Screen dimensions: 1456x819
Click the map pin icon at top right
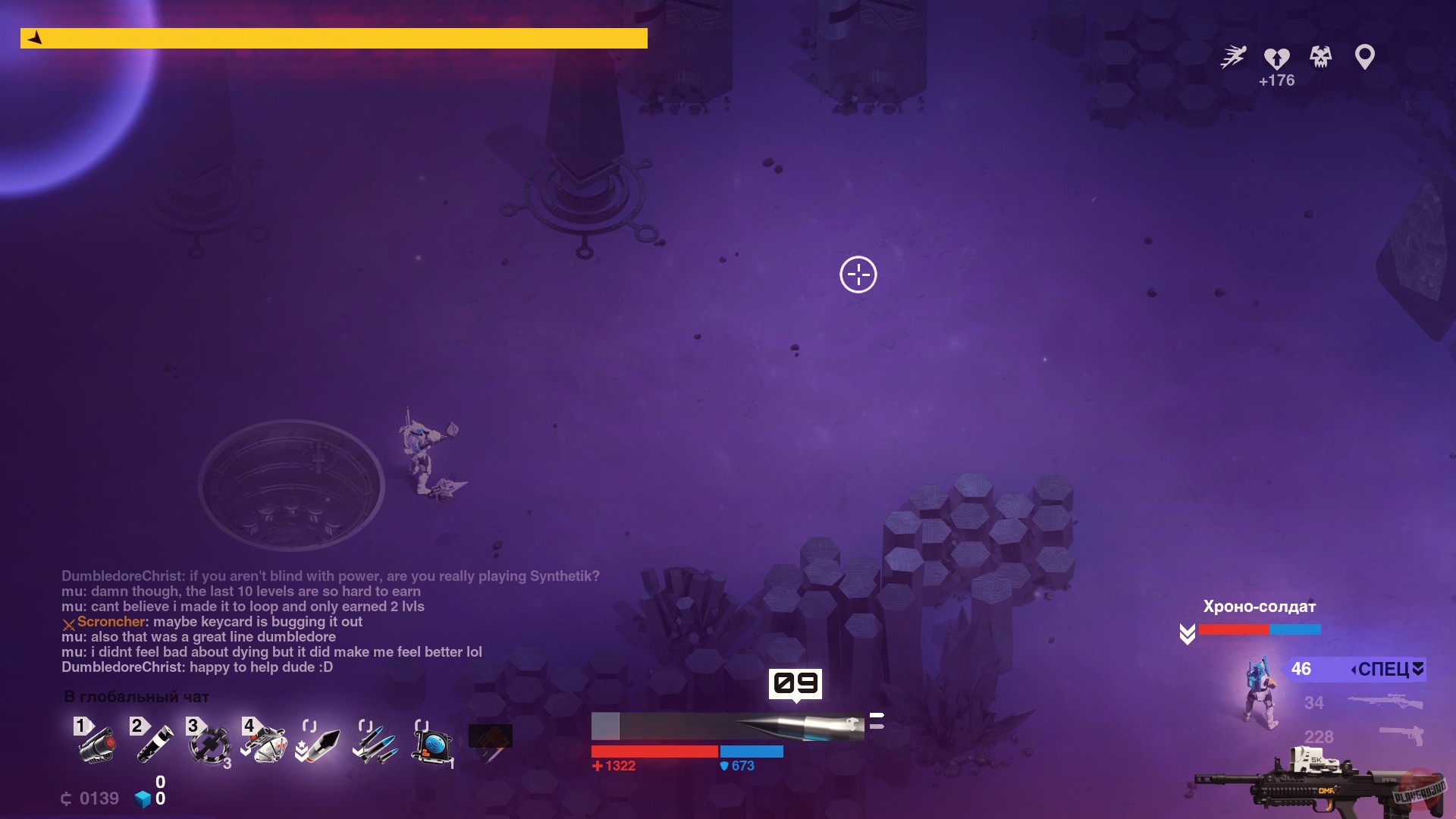pos(1365,55)
